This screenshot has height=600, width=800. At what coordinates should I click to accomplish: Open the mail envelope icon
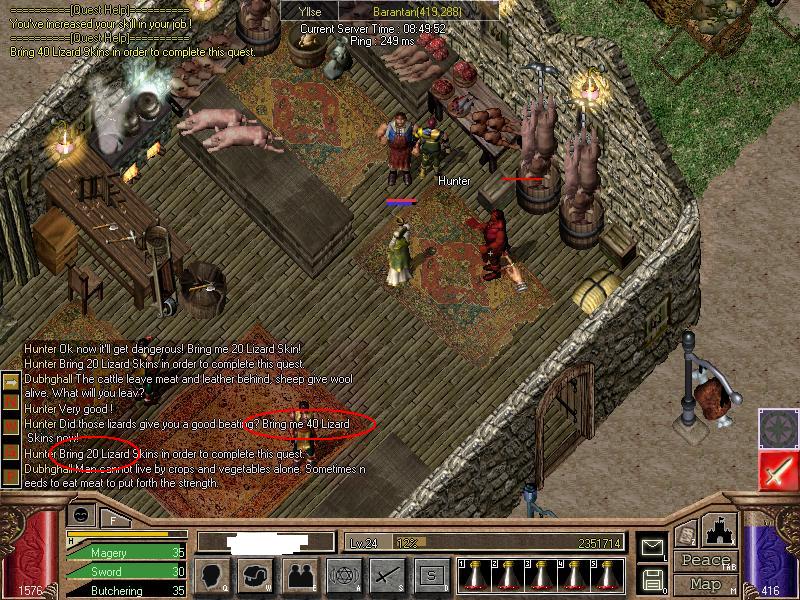(x=651, y=547)
